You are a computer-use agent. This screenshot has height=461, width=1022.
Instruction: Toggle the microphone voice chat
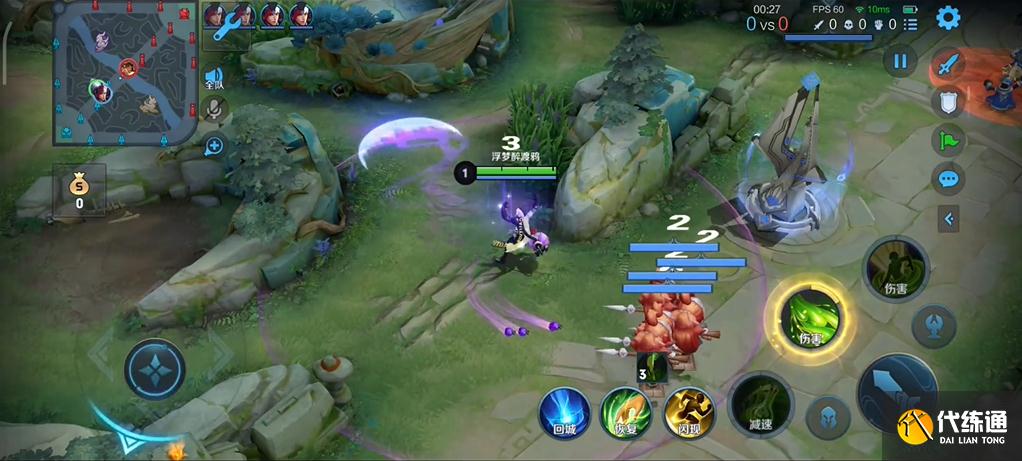click(214, 109)
